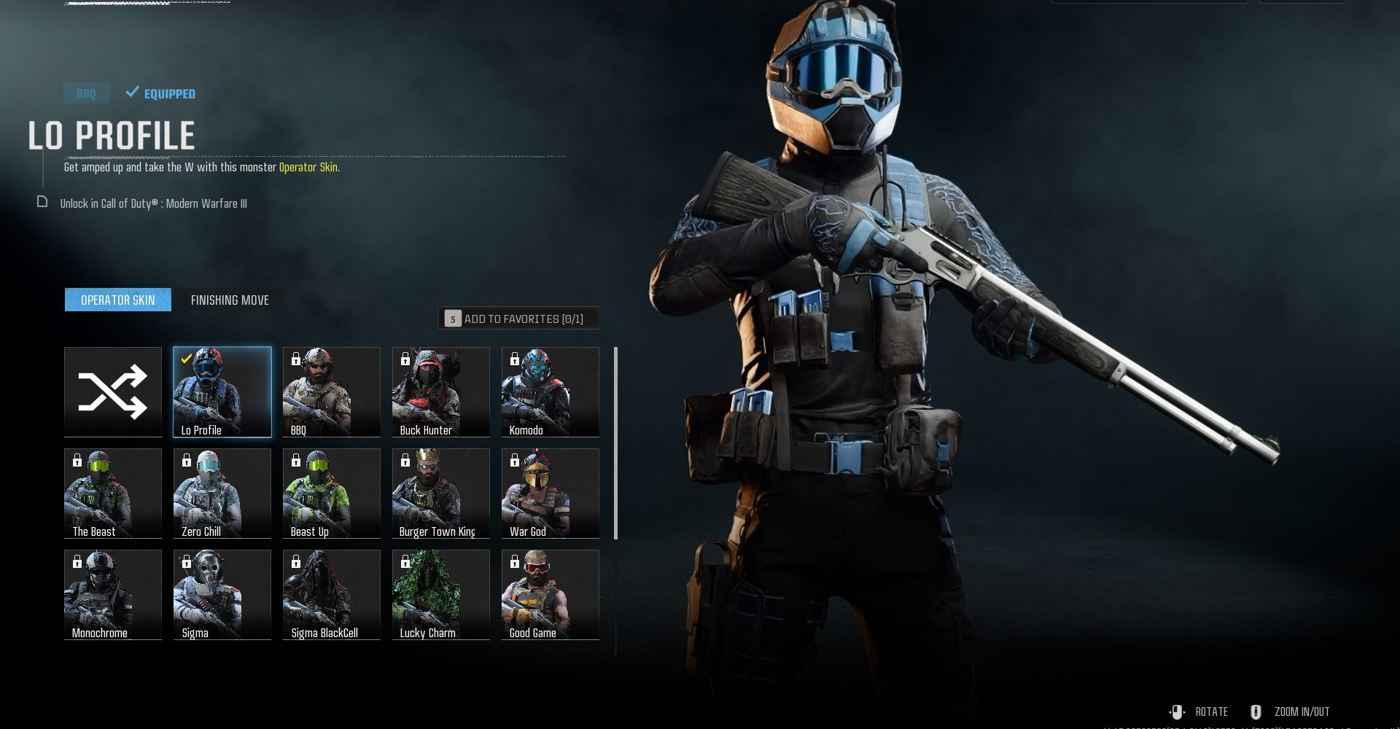Choose the War God skin

(x=550, y=493)
